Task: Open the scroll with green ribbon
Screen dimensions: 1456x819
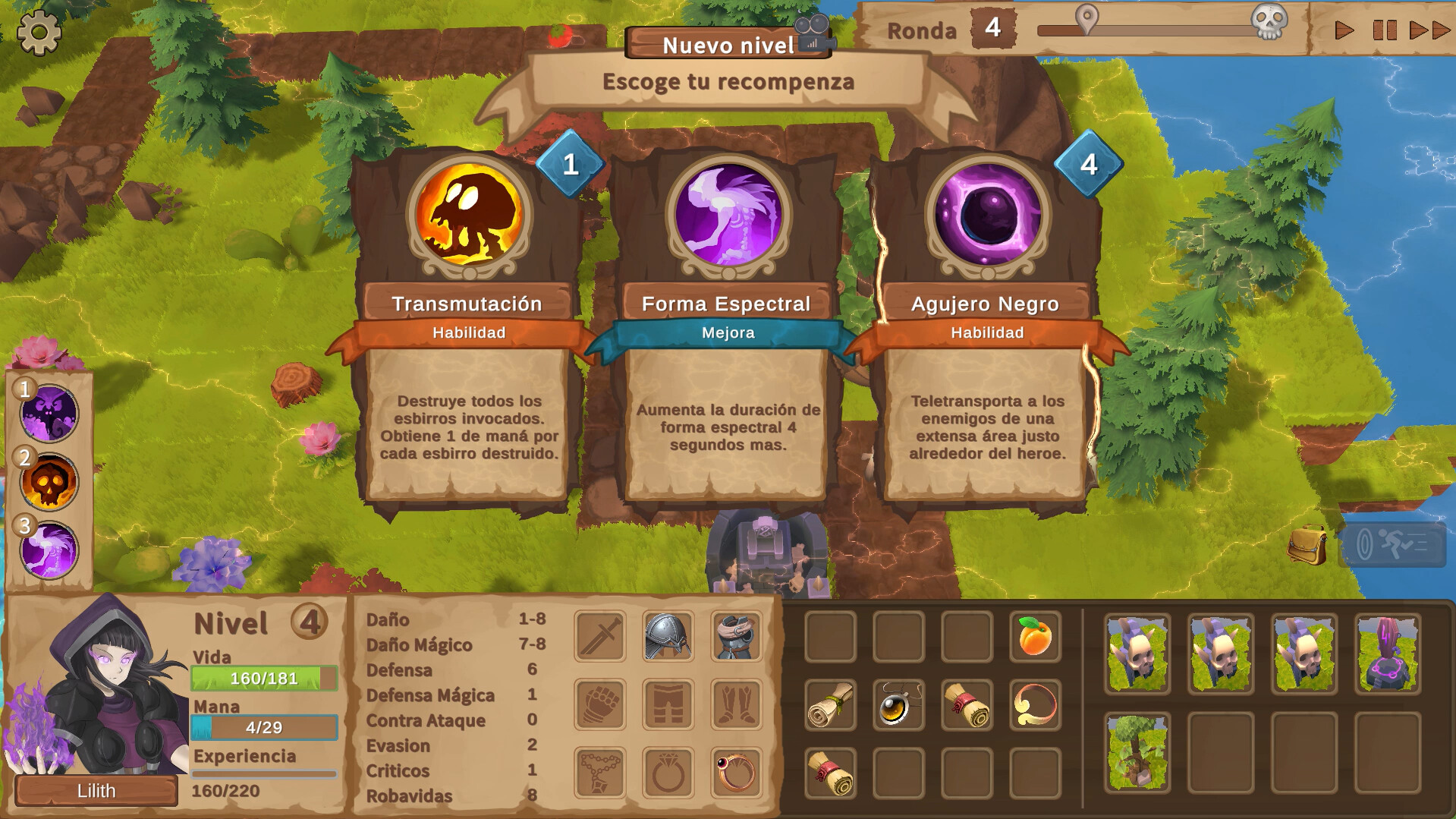Action: point(829,704)
